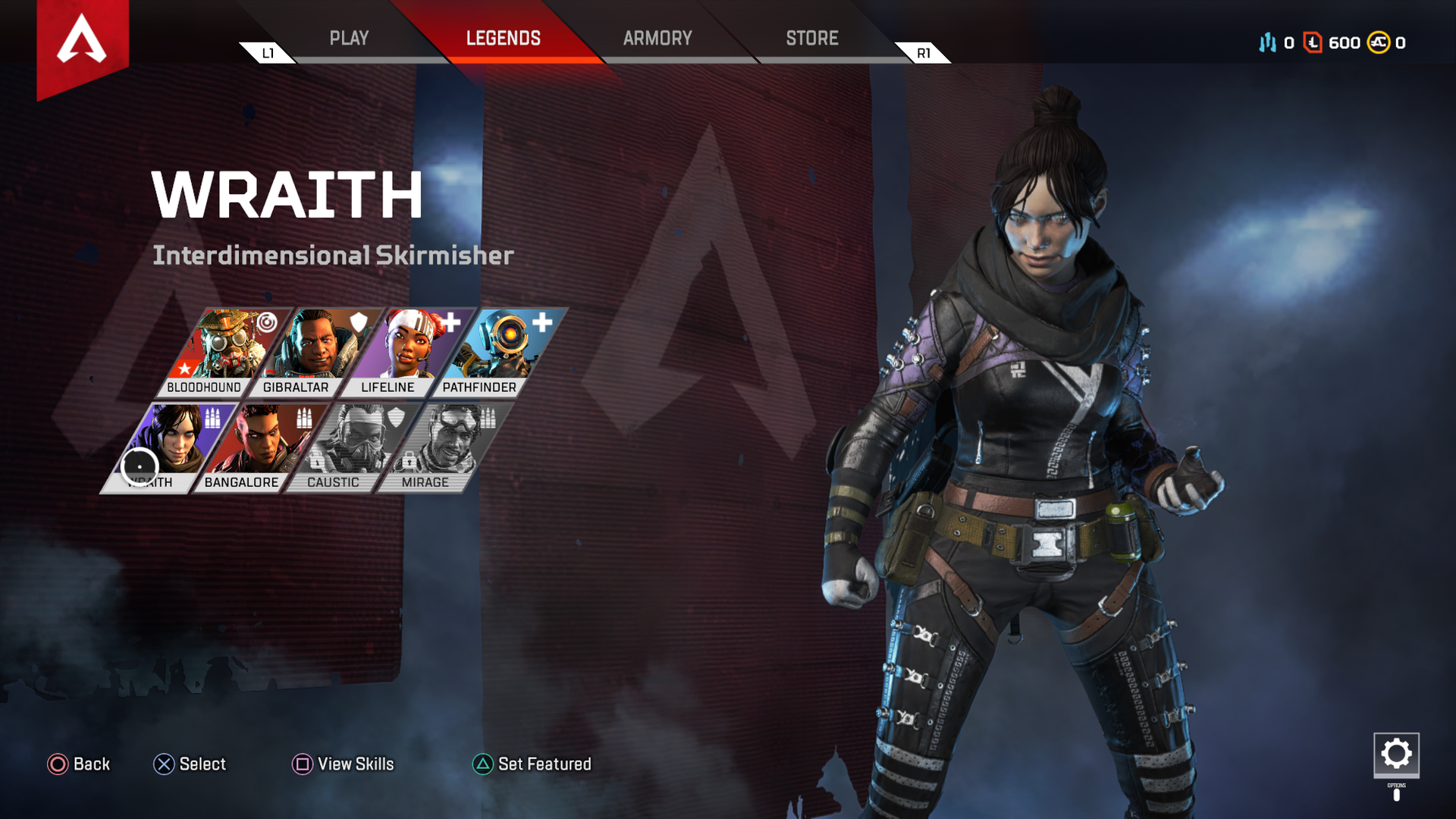Open the ARMORY tab
The image size is (1456, 819).
tap(657, 38)
